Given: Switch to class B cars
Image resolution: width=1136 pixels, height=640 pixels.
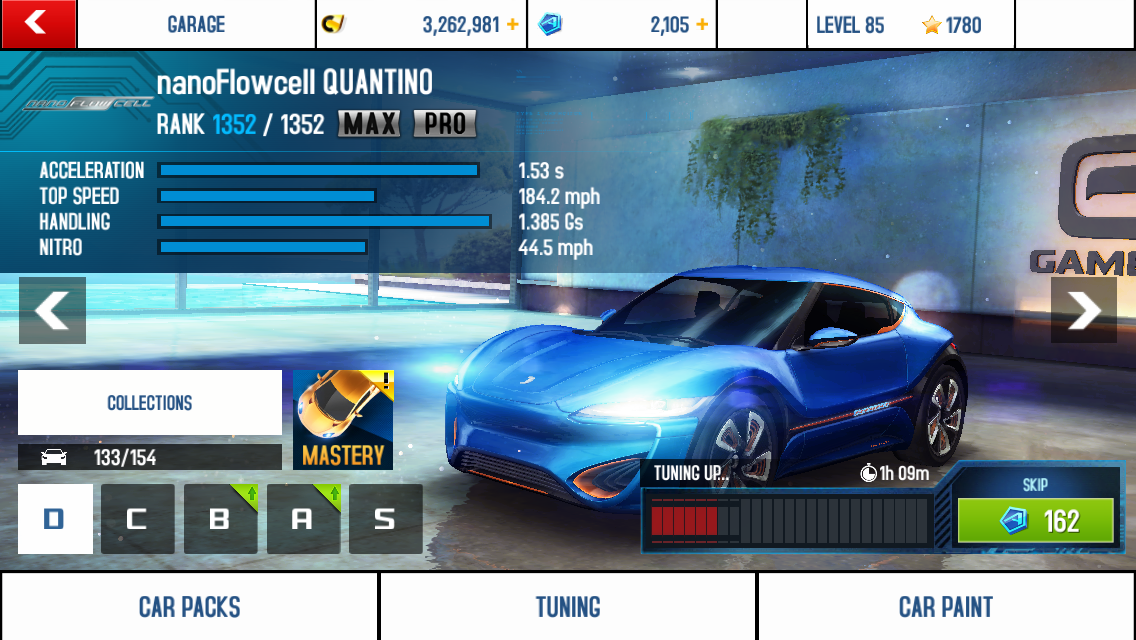Looking at the screenshot, I should (221, 519).
